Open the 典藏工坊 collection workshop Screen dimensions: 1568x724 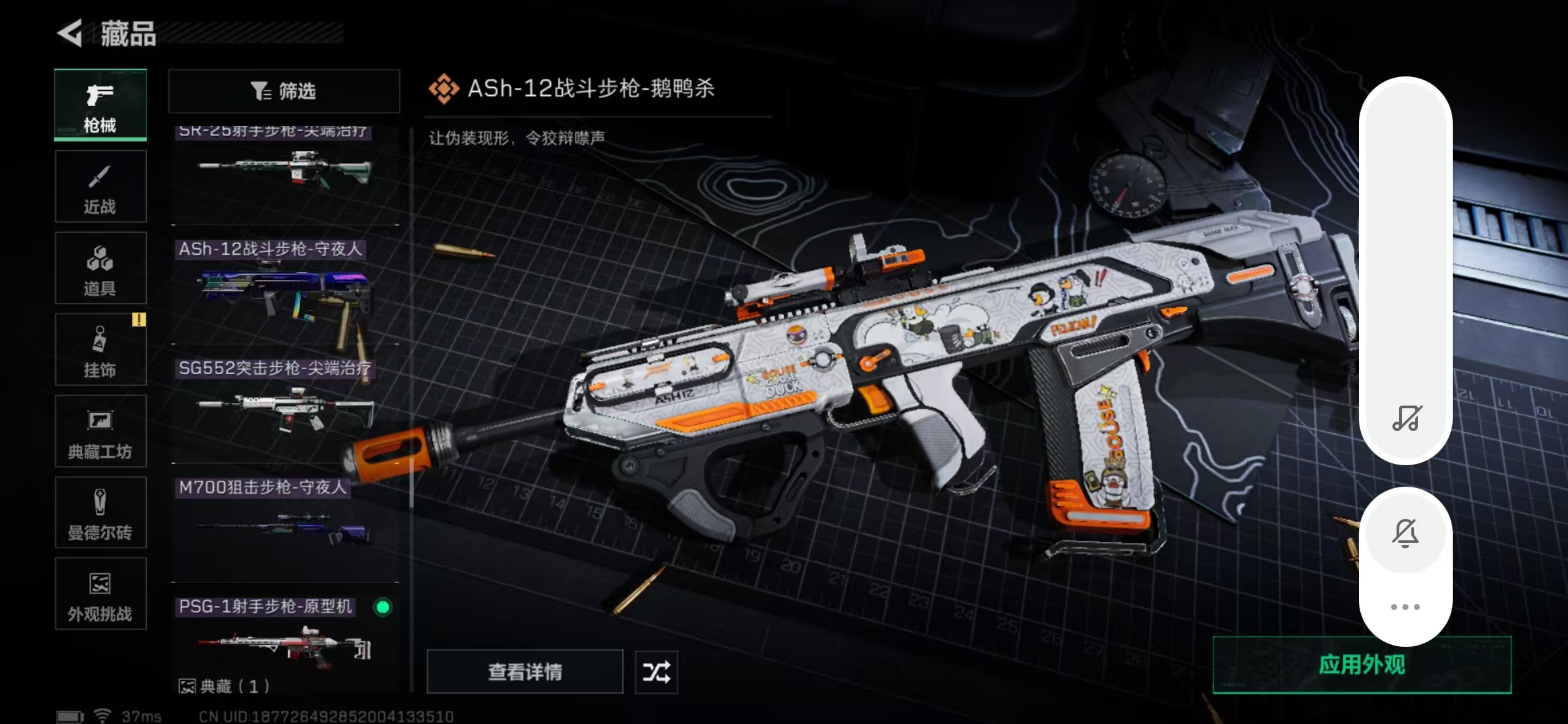[x=99, y=432]
